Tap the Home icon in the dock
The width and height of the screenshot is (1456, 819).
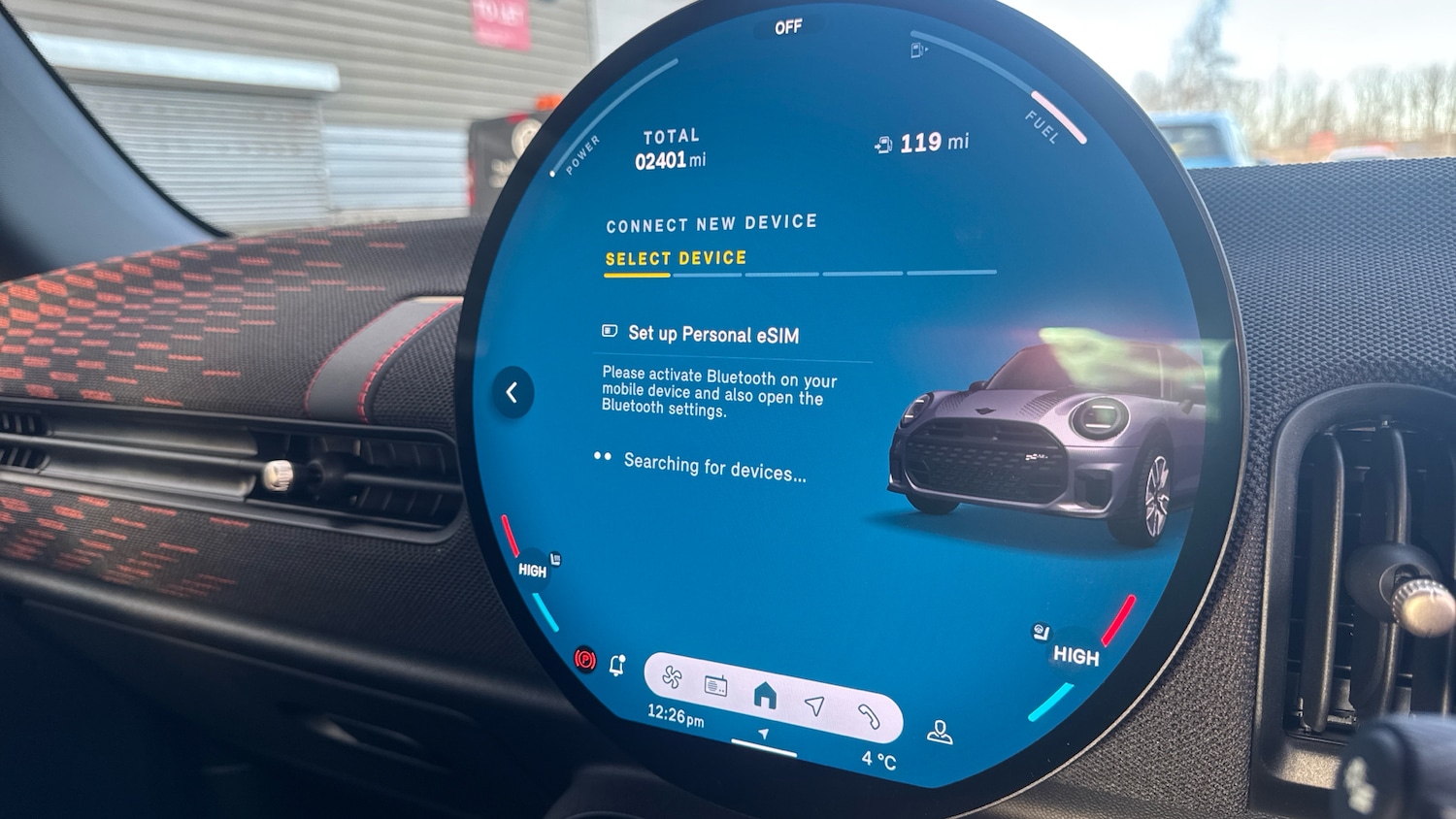(765, 695)
